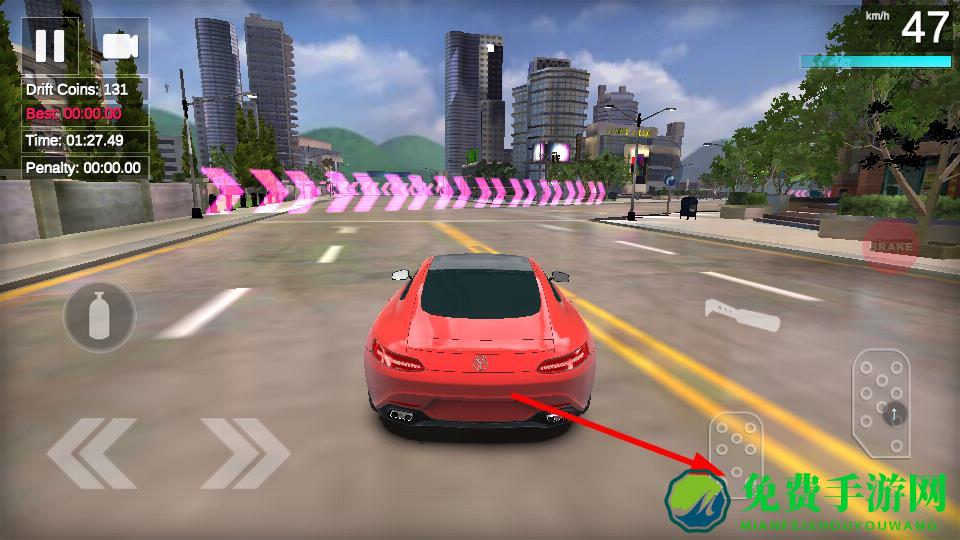
Task: Switch the camera view
Action: pos(120,46)
